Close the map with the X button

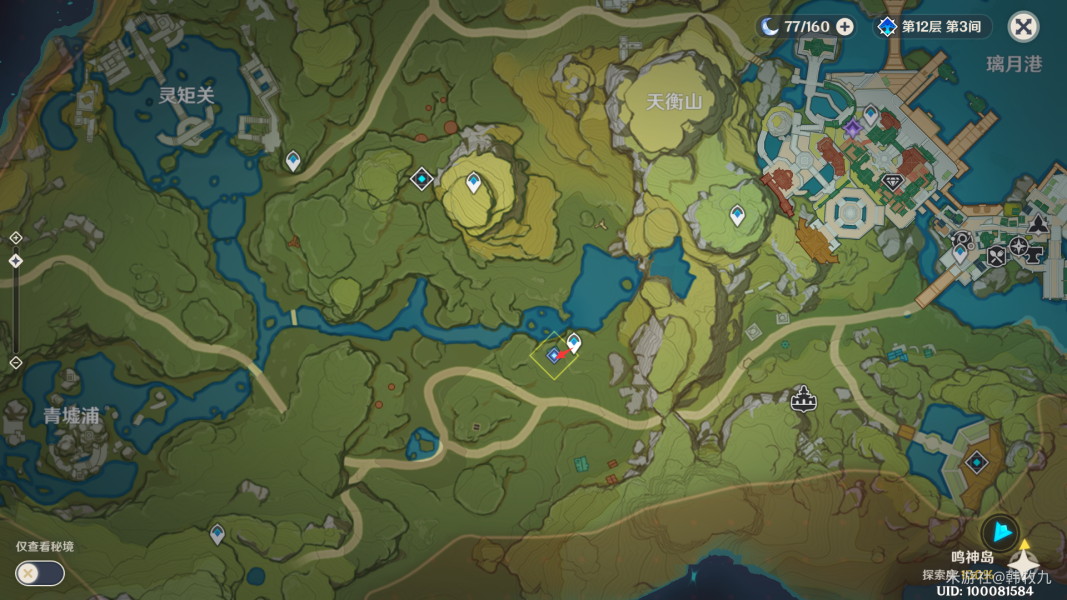tap(1023, 27)
